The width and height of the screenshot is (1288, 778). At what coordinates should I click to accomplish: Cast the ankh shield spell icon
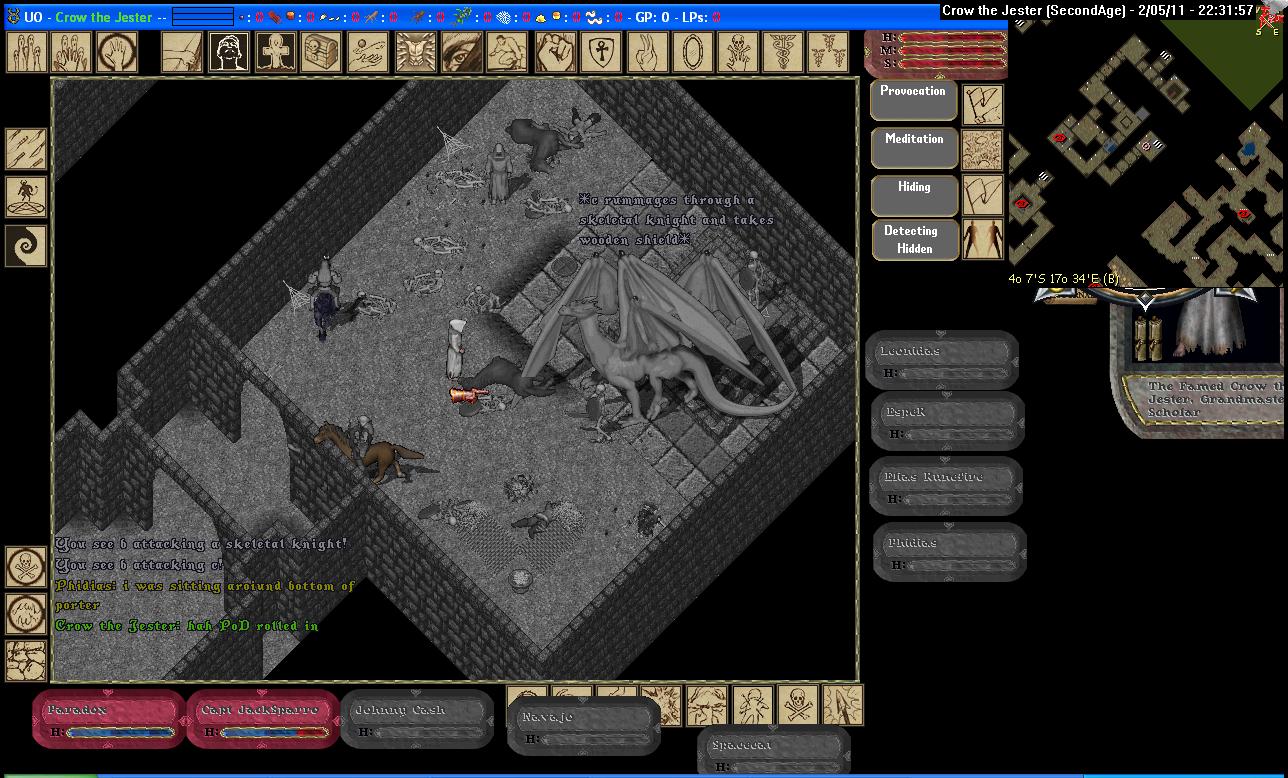(x=598, y=52)
